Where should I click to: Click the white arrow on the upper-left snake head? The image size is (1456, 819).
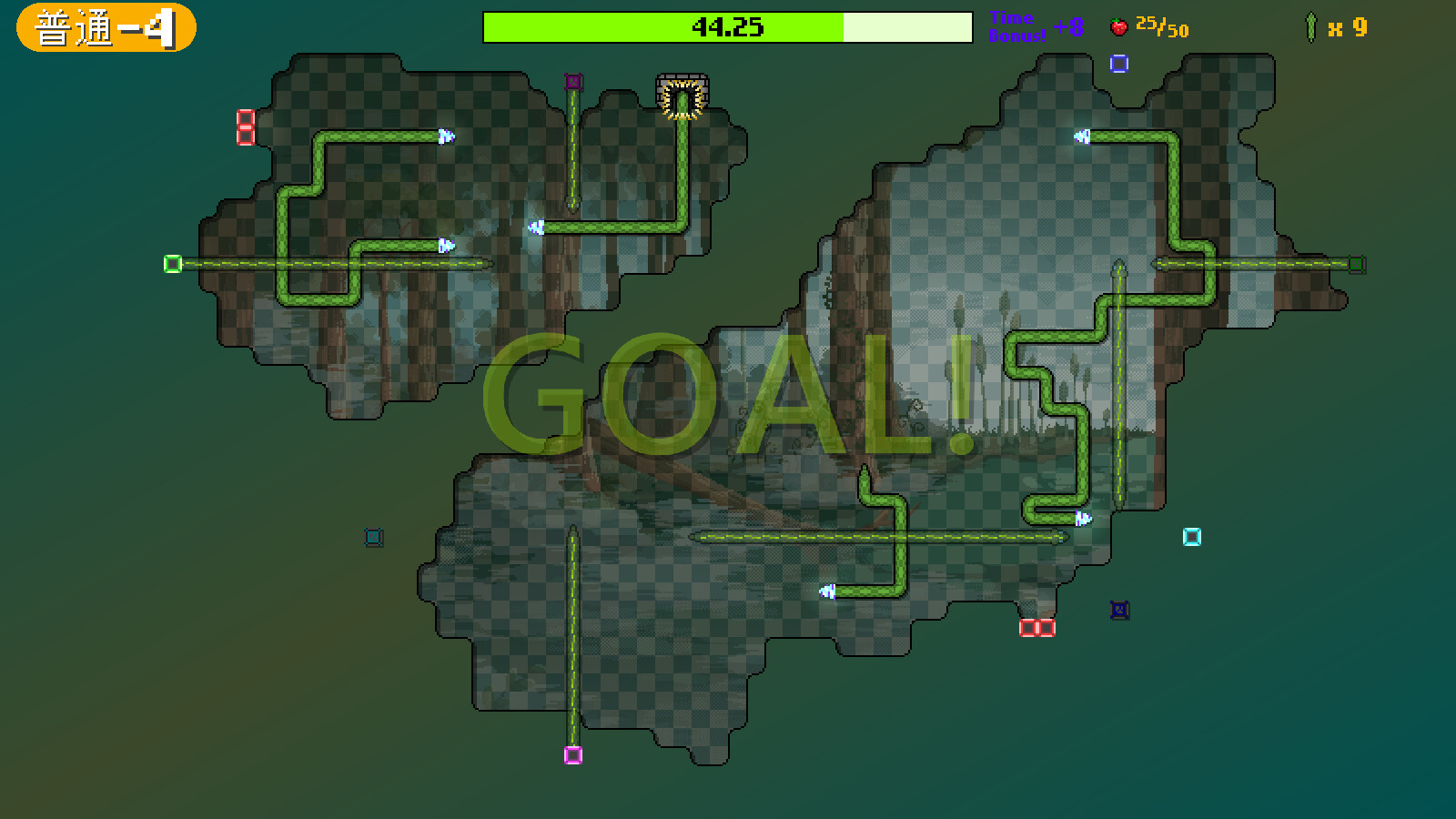[445, 137]
